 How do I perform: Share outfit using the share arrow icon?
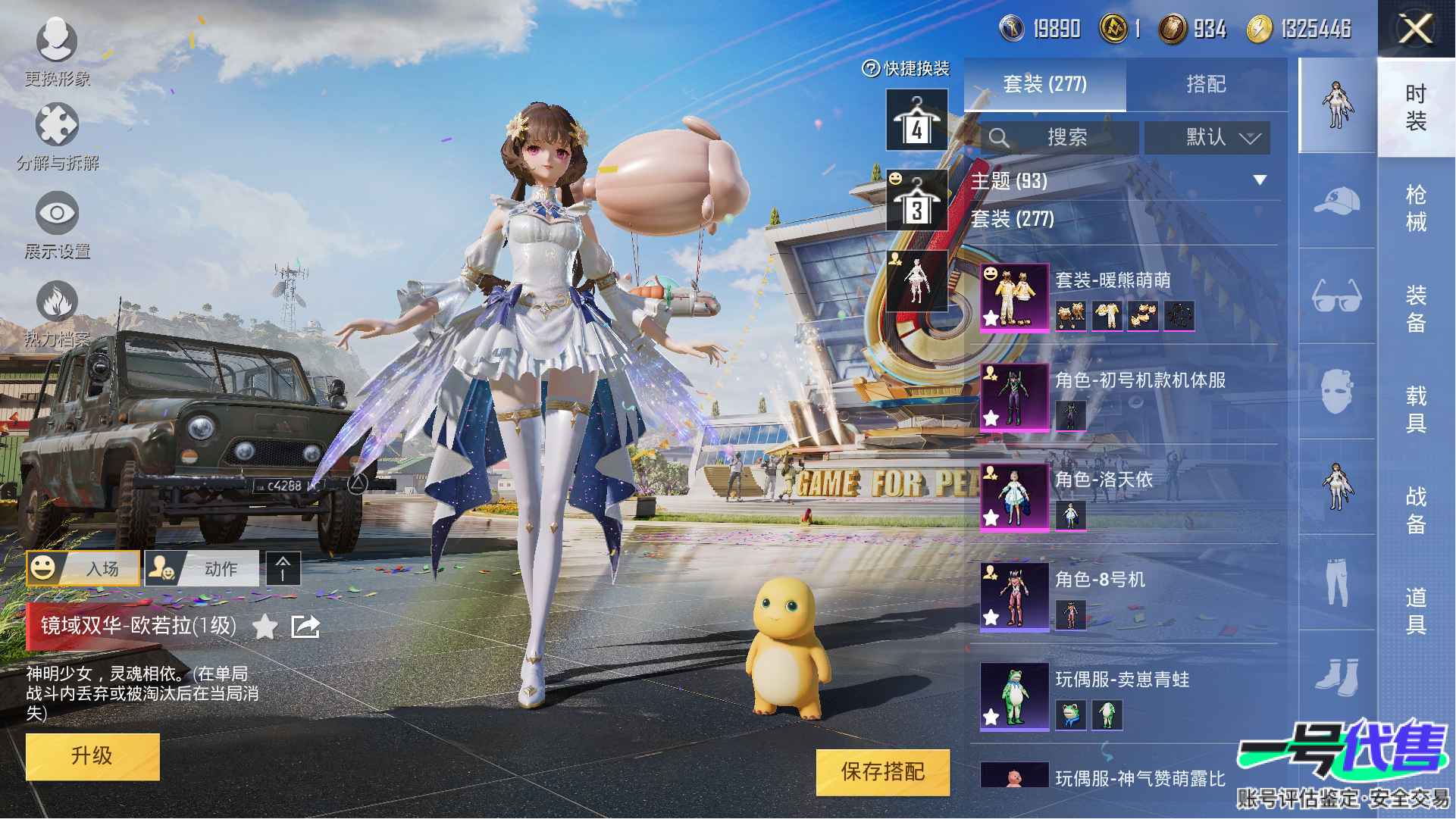tap(305, 627)
